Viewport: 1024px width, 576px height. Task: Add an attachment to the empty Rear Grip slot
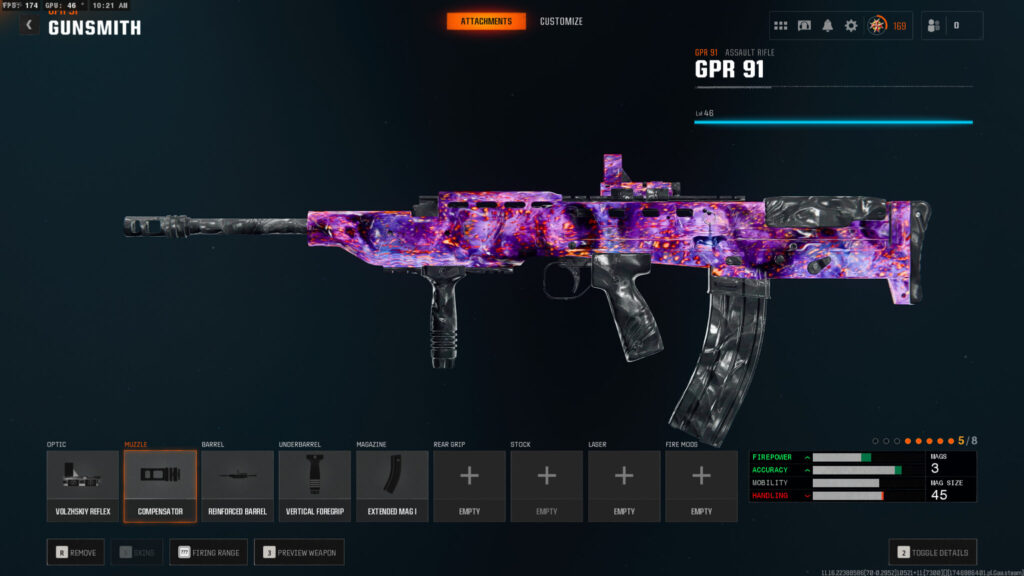469,485
